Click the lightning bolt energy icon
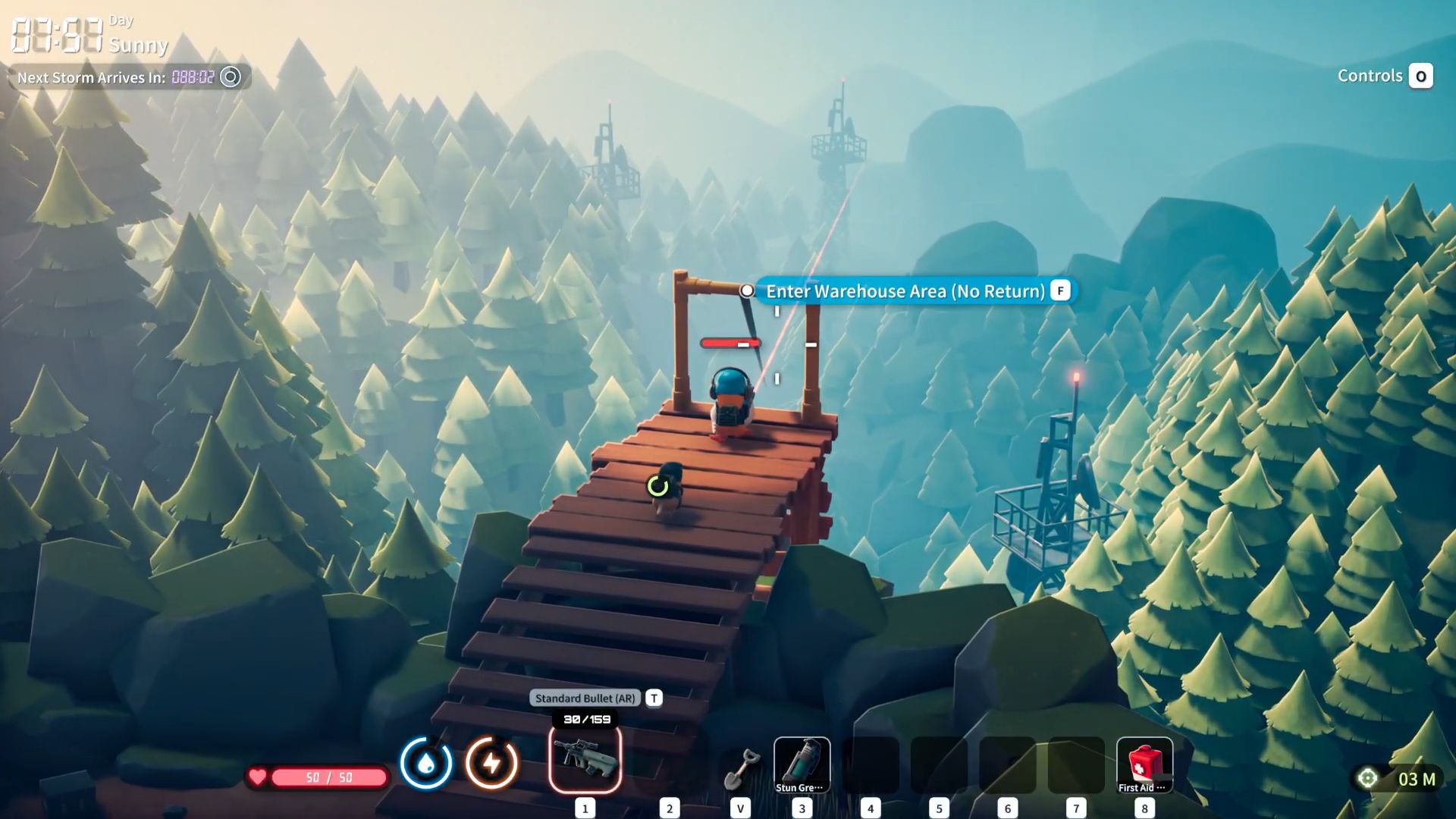 [x=491, y=763]
